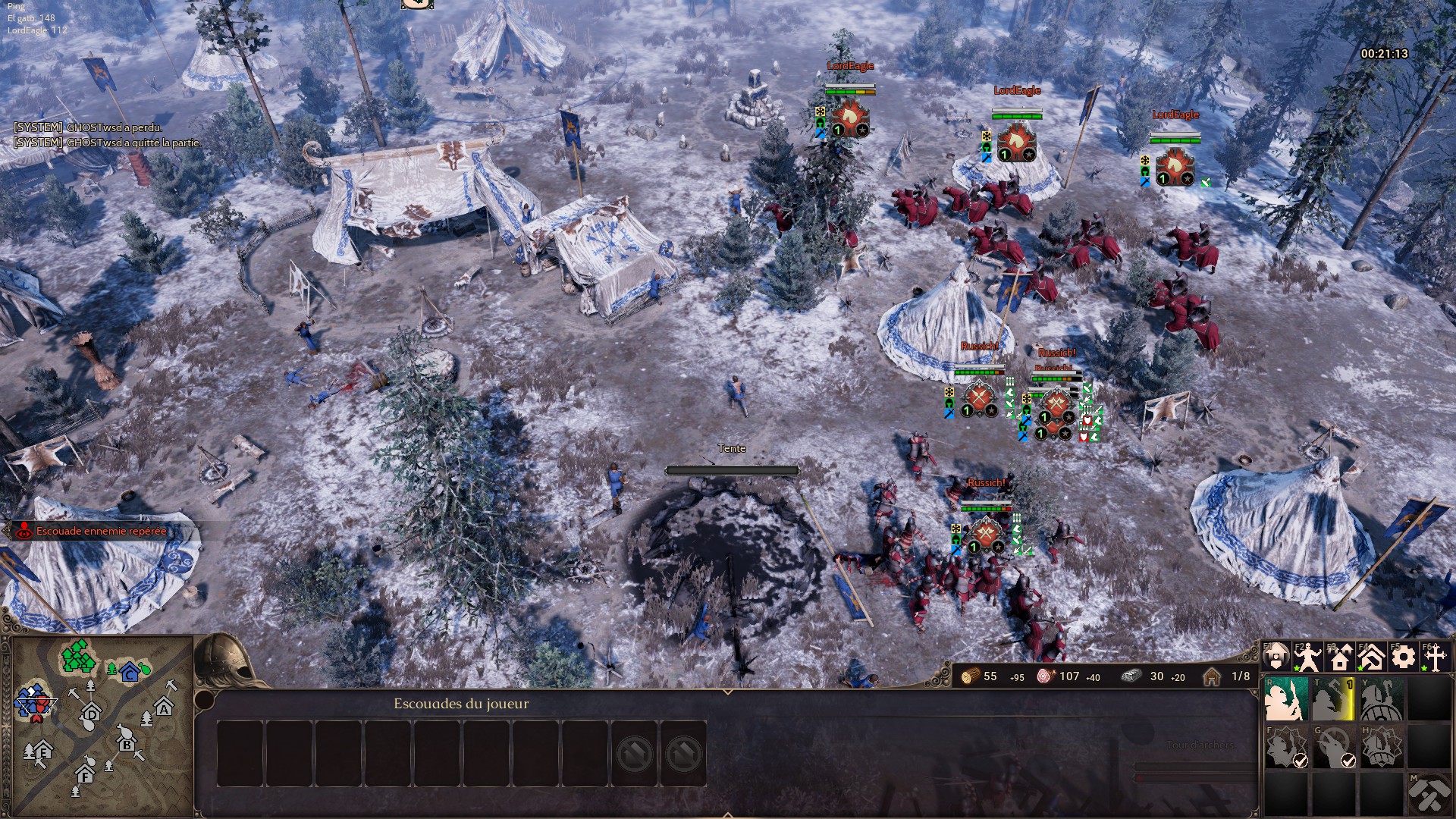Image resolution: width=1456 pixels, height=819 pixels.
Task: Choose the axeman unit on T
Action: click(1333, 699)
